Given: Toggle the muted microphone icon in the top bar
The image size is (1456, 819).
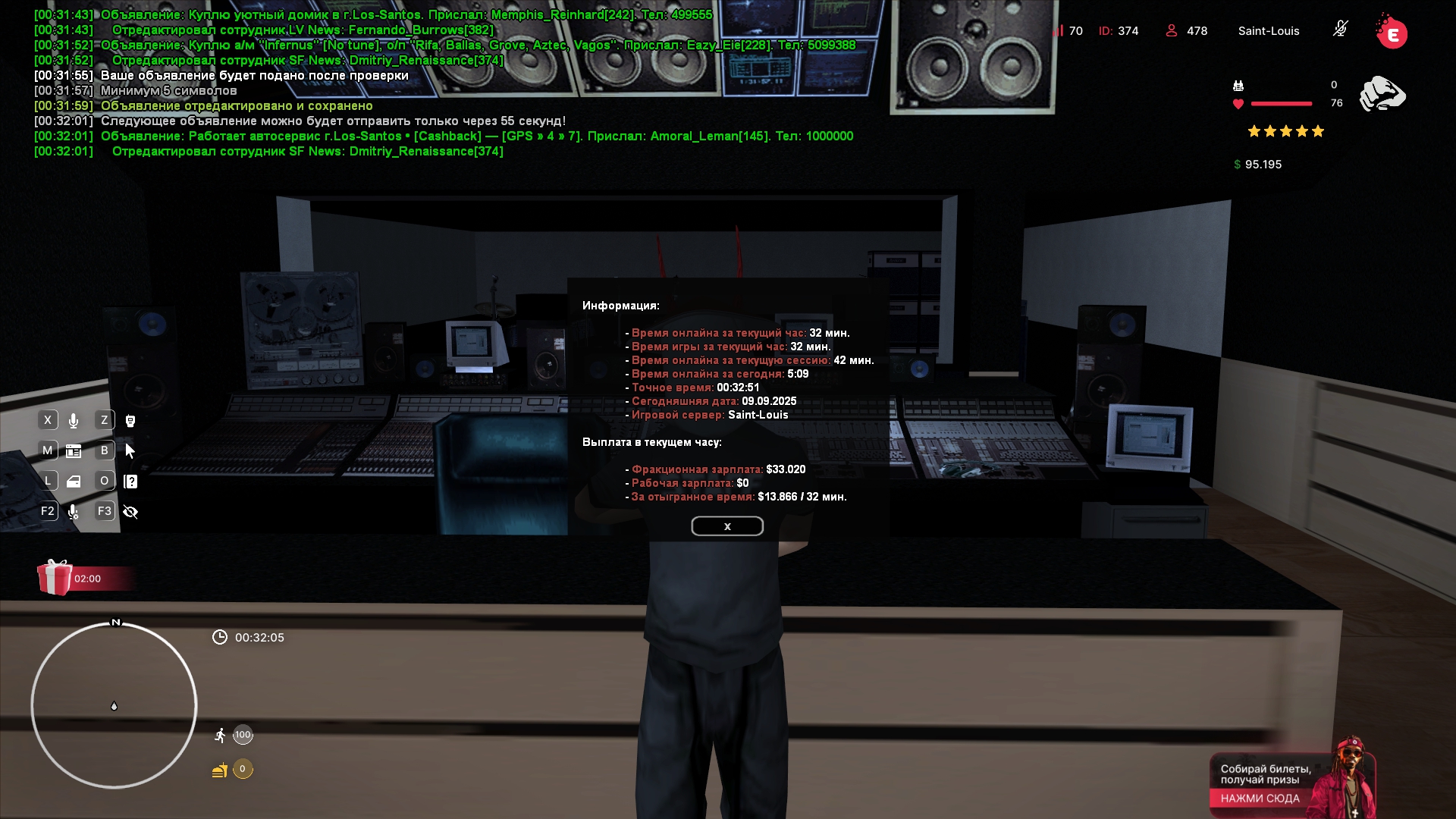Looking at the screenshot, I should 1340,30.
